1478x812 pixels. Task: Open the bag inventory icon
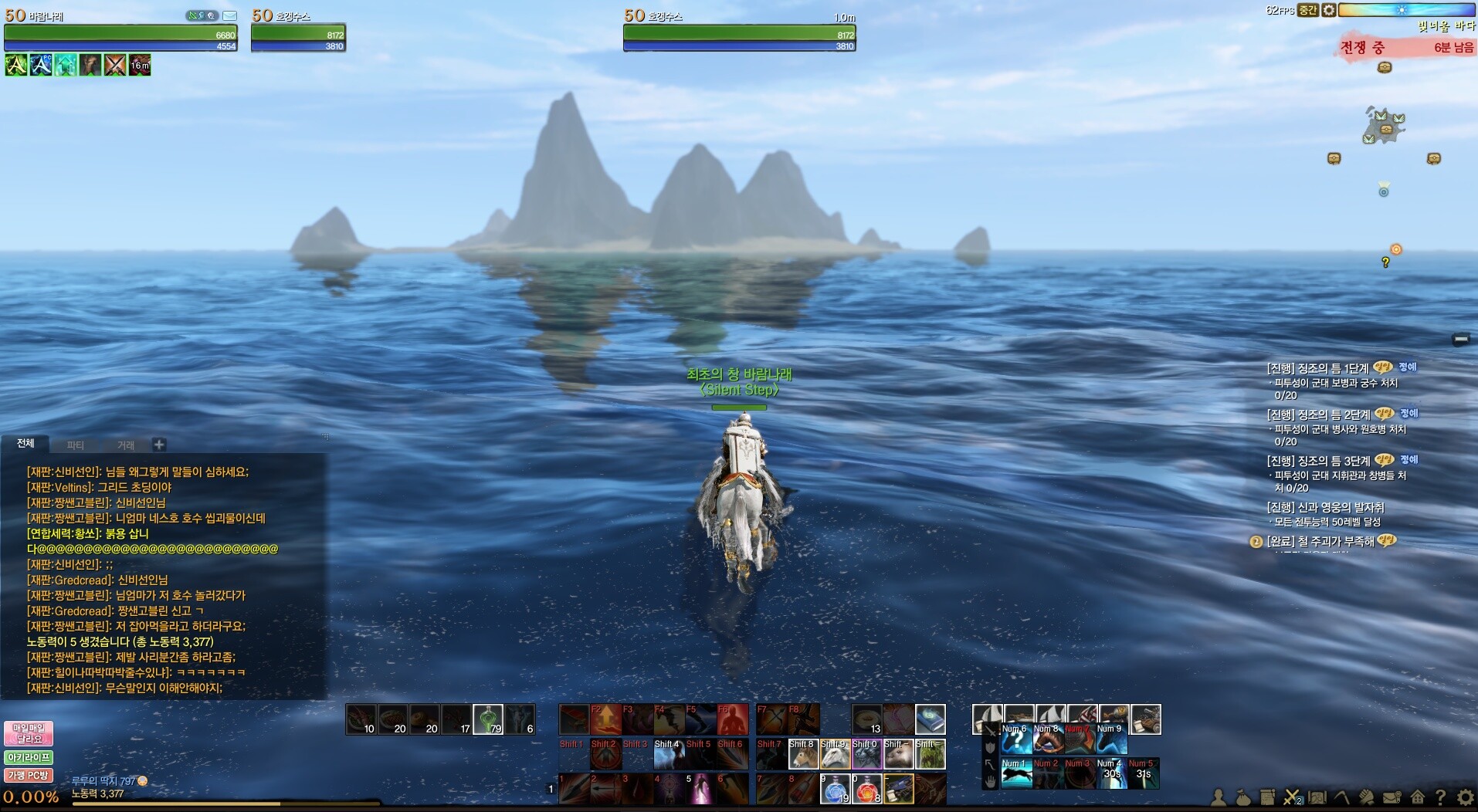(x=1243, y=797)
